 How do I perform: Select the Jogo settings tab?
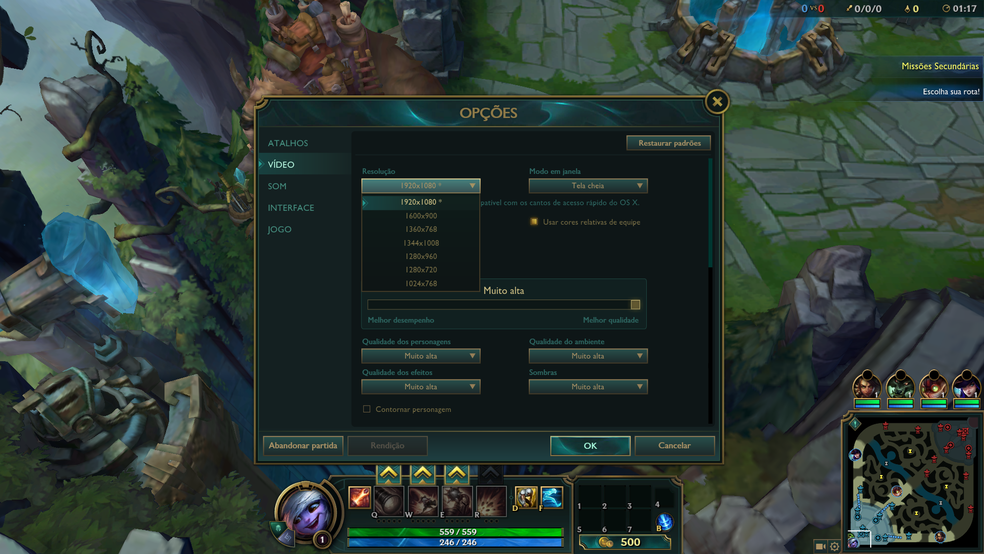tap(279, 229)
